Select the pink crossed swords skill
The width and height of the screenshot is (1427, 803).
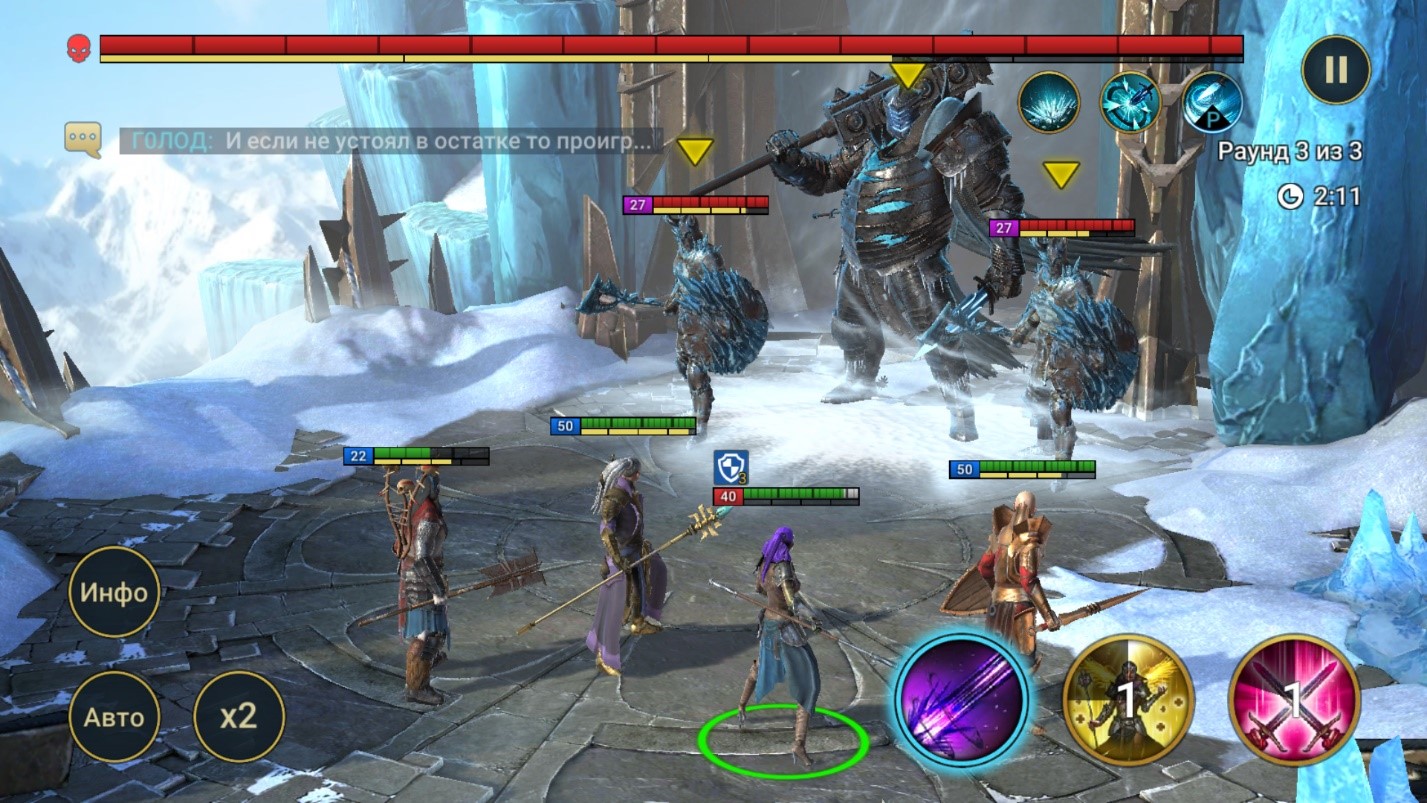pyautogui.click(x=1293, y=700)
